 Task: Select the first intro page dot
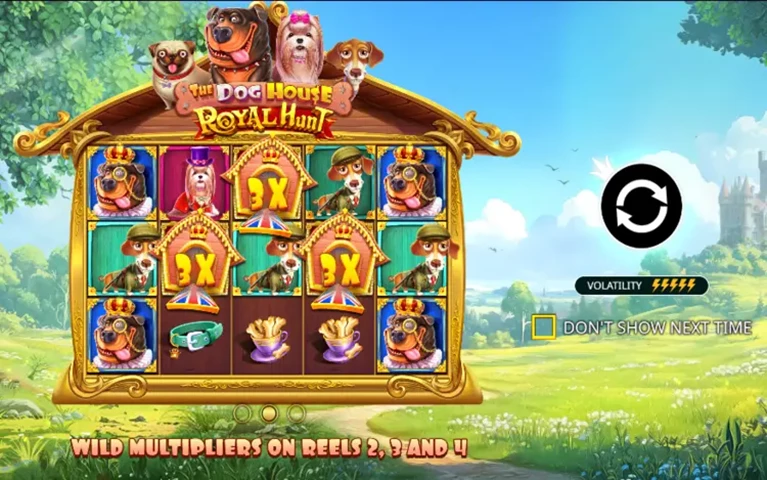coord(241,412)
